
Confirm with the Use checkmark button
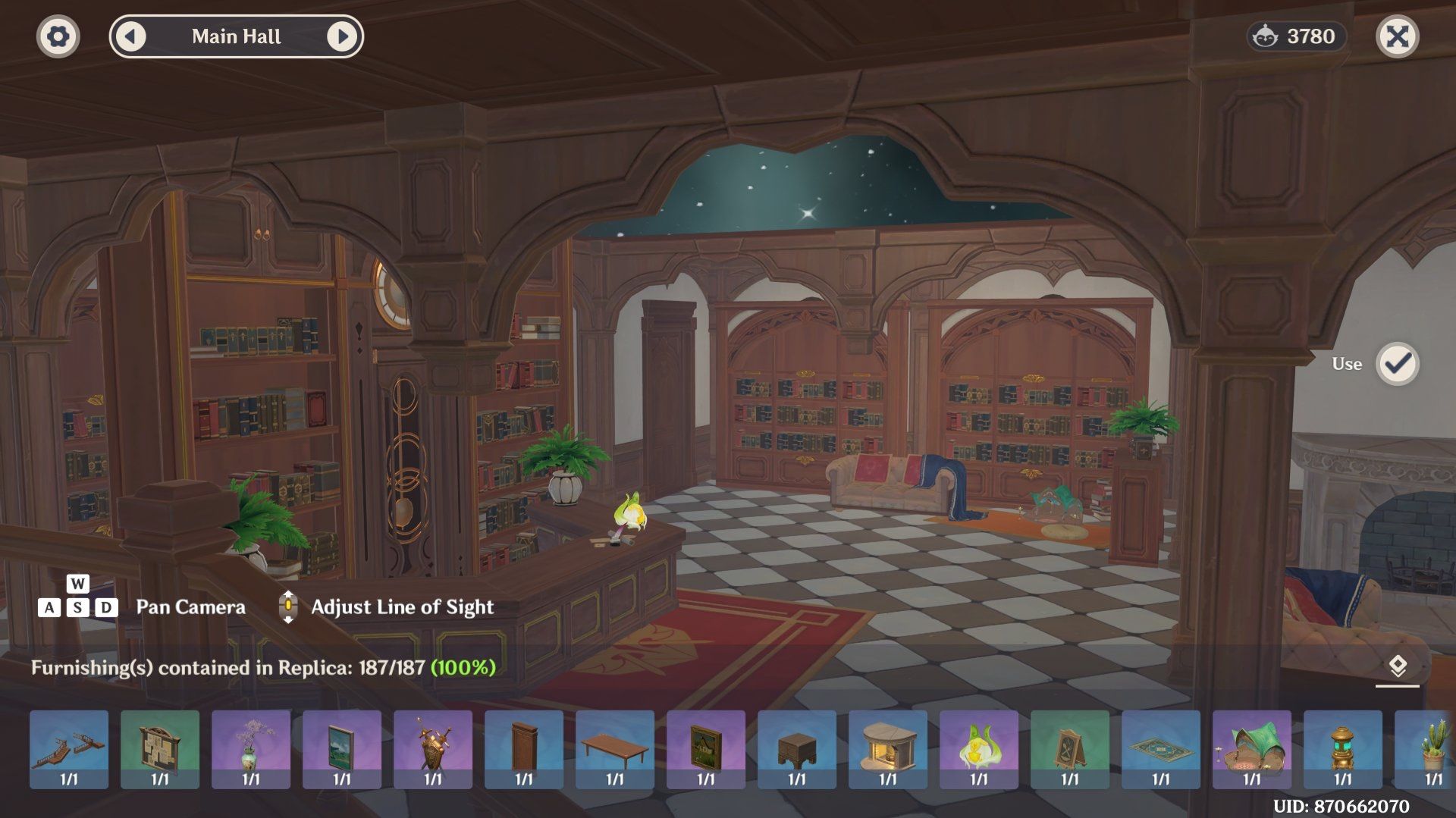tap(1397, 364)
